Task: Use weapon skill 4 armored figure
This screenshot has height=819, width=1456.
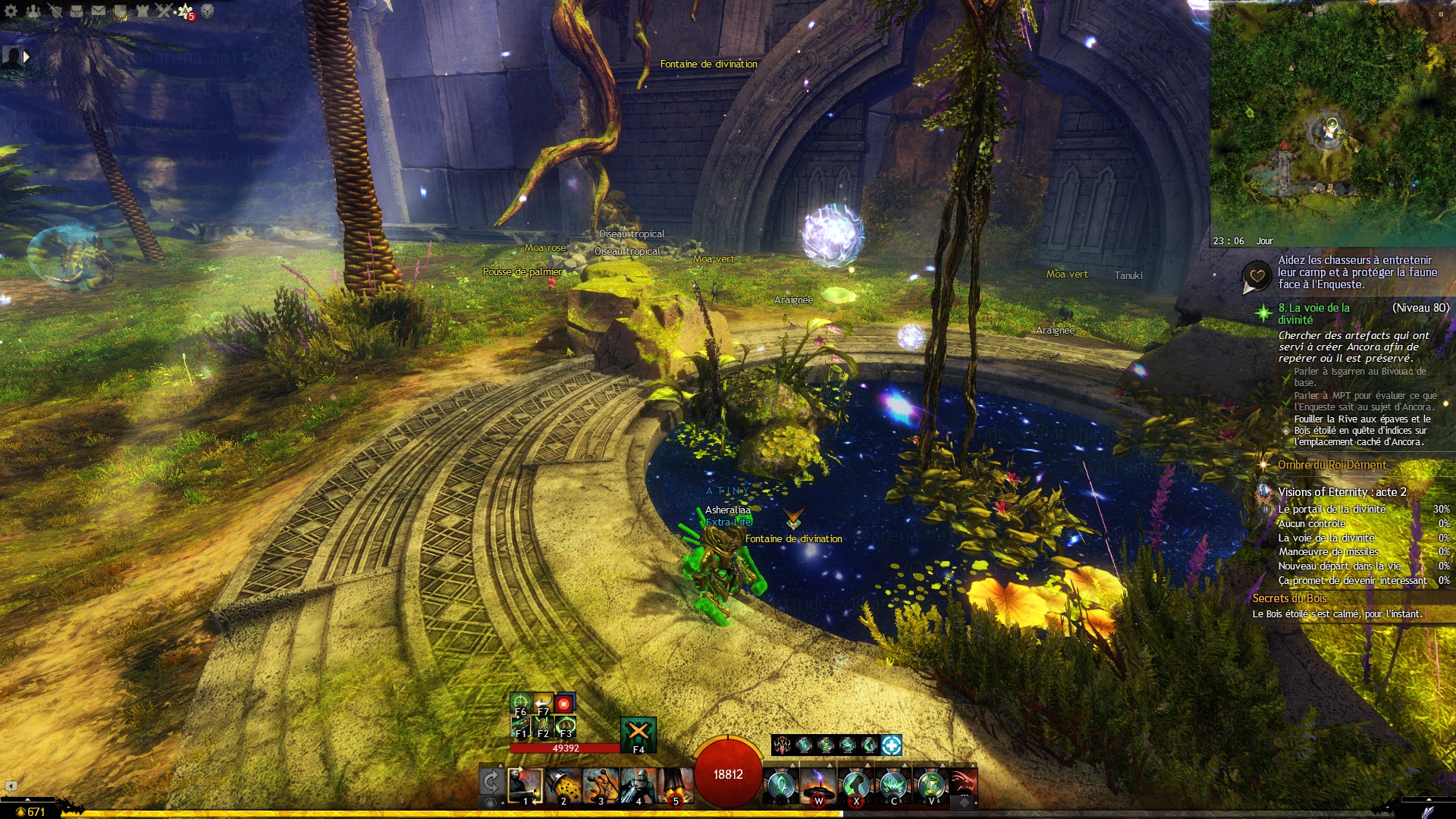Action: point(638,785)
